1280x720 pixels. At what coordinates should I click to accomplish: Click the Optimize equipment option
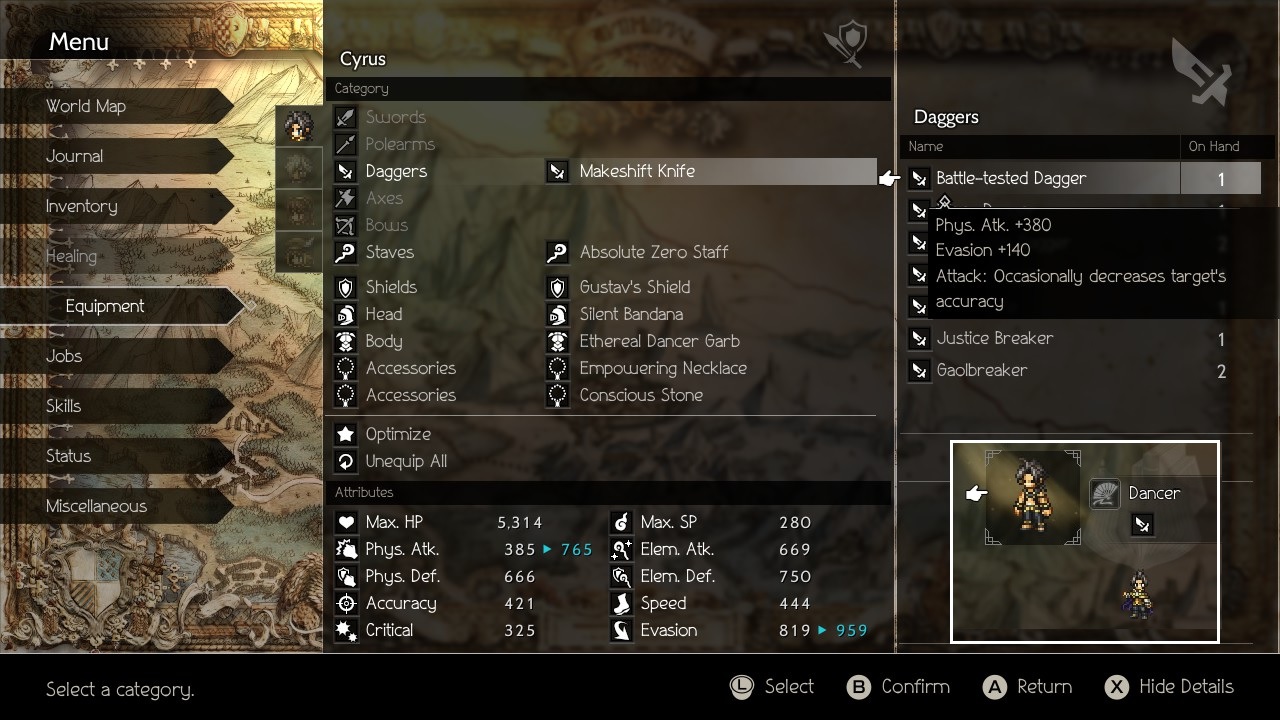398,434
